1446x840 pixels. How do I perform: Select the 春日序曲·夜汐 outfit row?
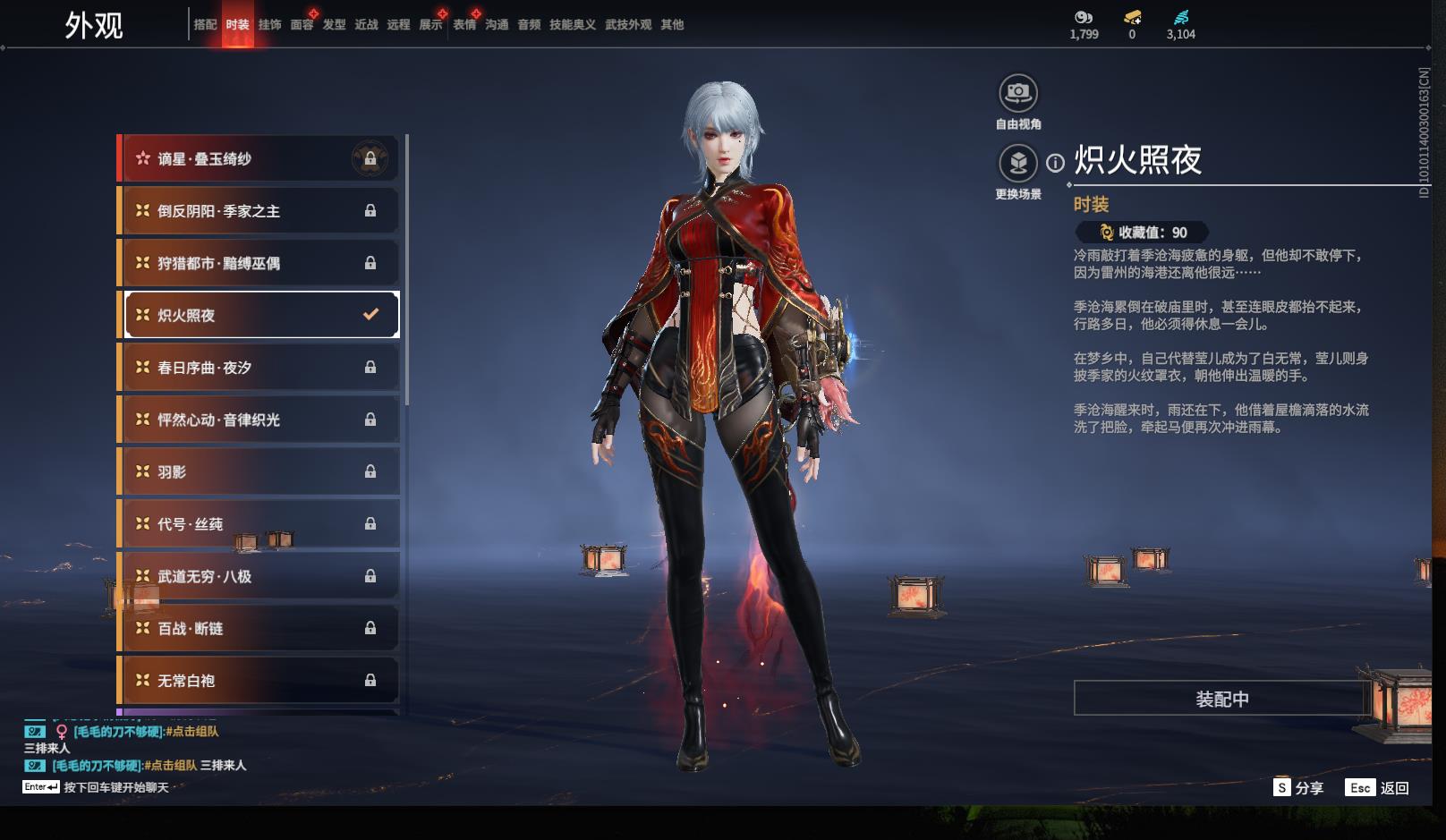(x=259, y=368)
